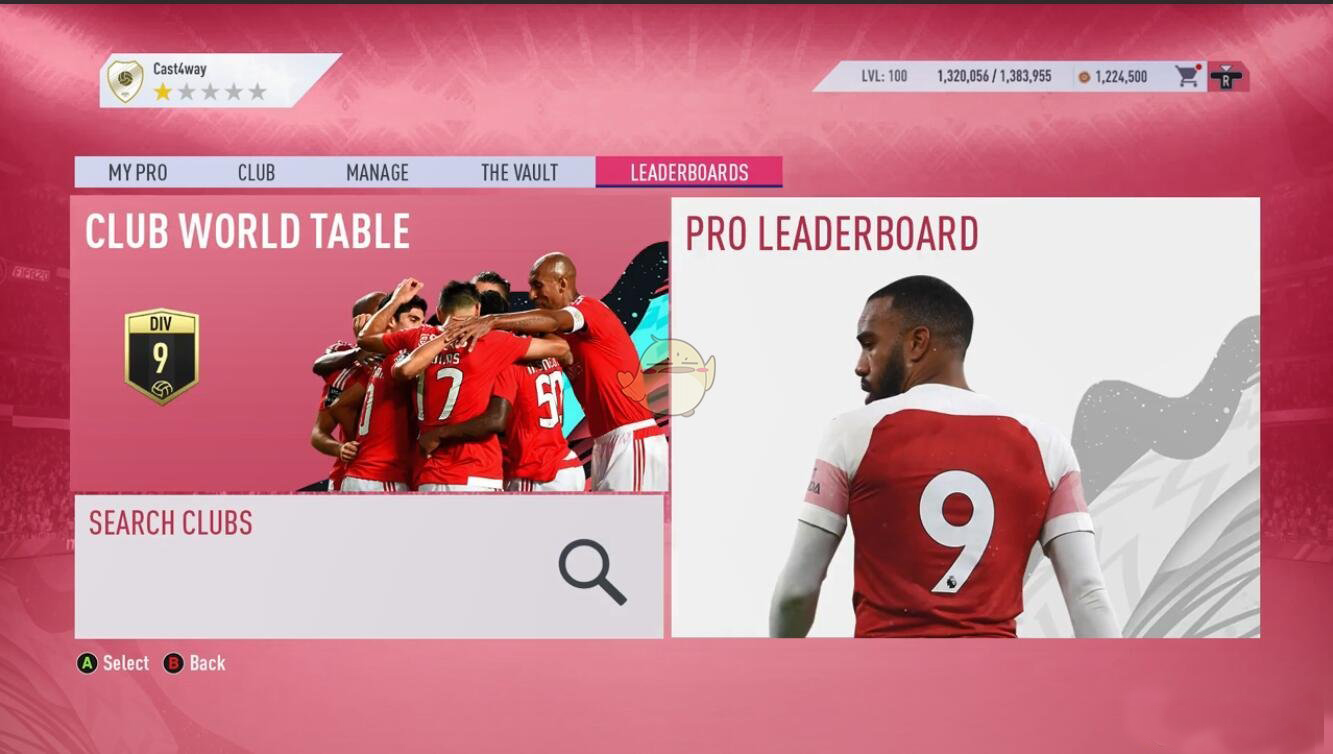The height and width of the screenshot is (754, 1333).
Task: Switch to the MY PRO tab
Action: (x=139, y=172)
